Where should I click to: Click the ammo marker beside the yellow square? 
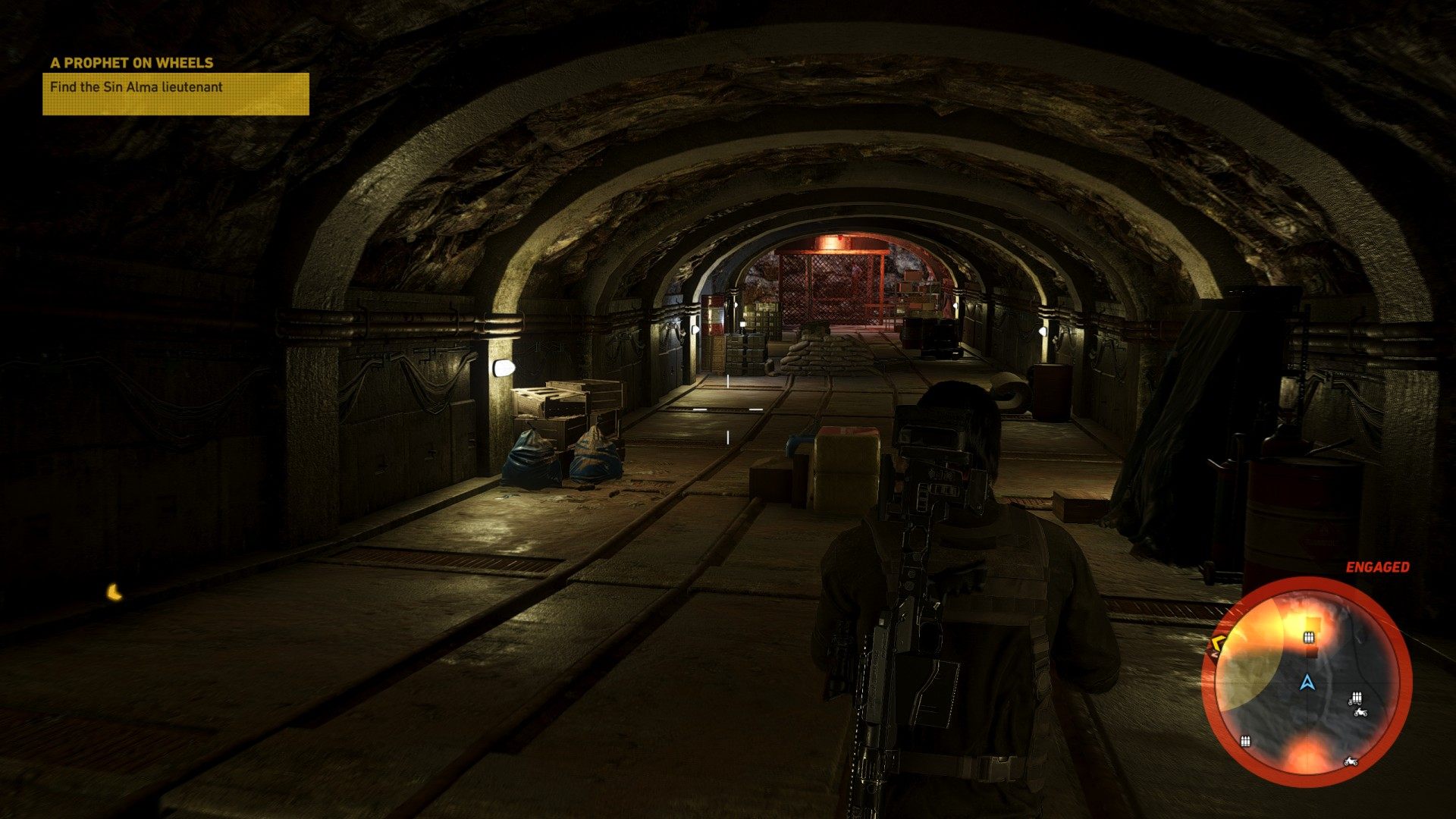(x=1308, y=637)
